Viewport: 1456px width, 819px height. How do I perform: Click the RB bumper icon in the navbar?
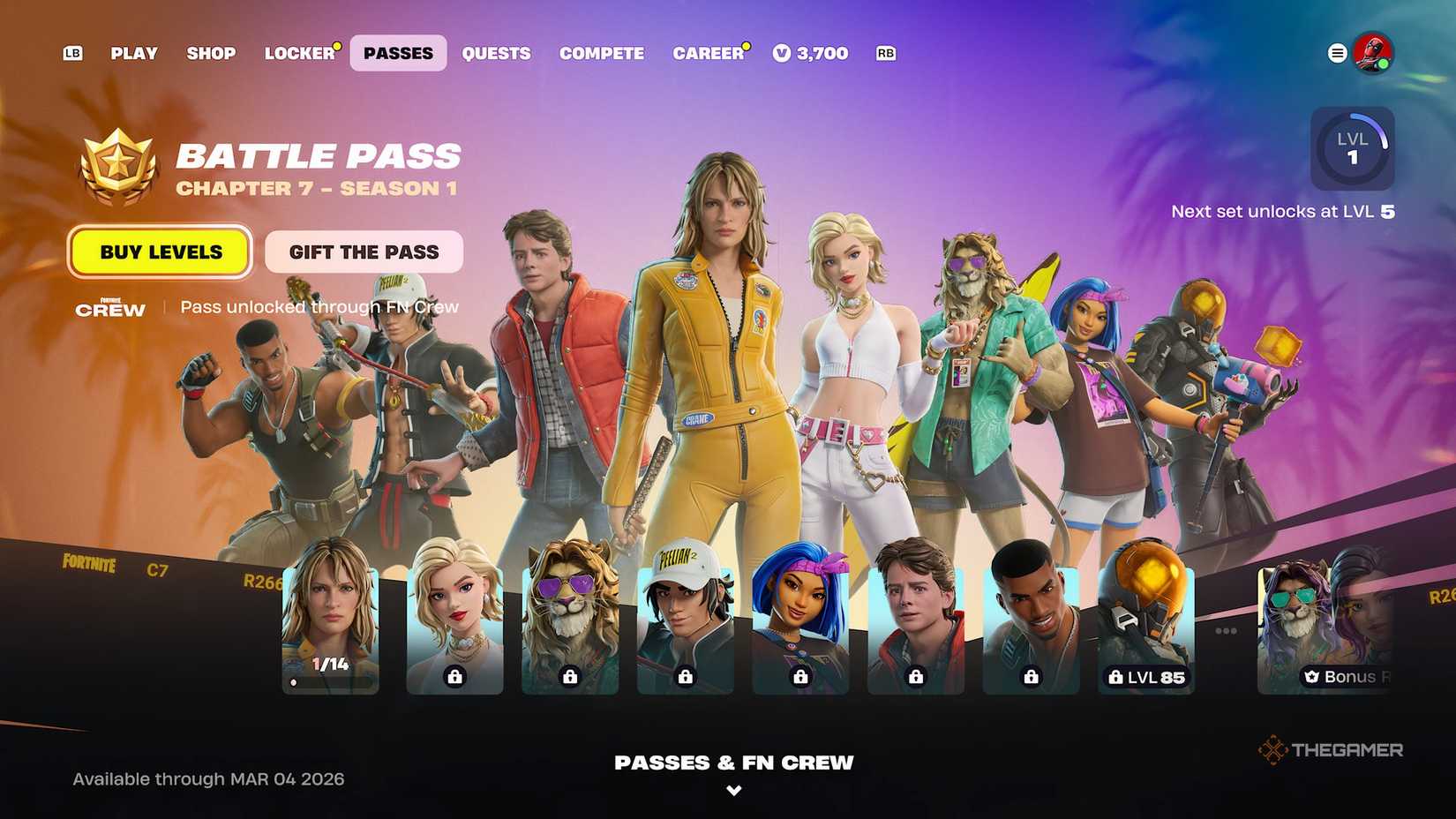coord(885,53)
